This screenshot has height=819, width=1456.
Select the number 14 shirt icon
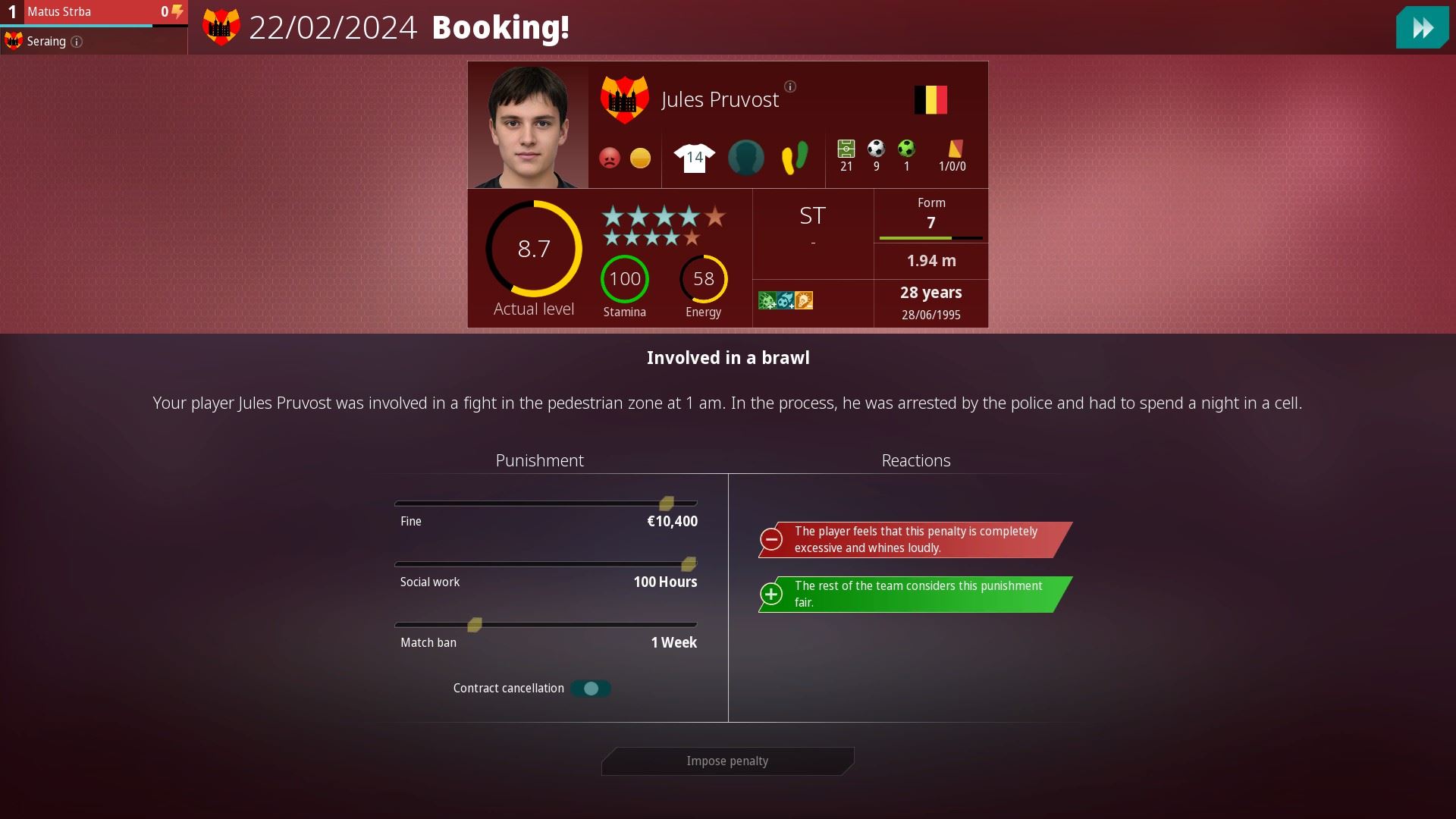tap(694, 158)
